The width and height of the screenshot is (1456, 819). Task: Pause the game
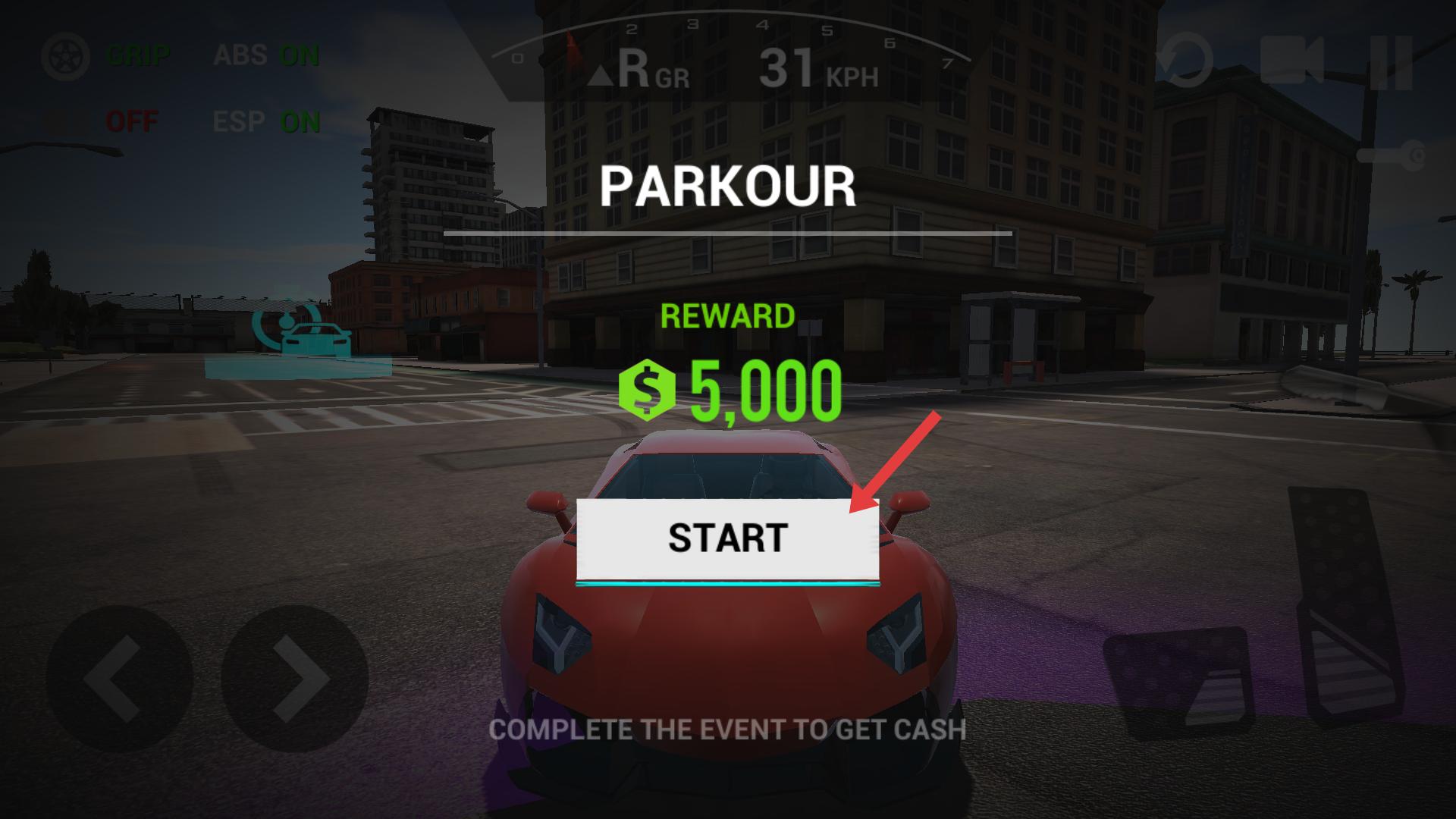coord(1391,61)
